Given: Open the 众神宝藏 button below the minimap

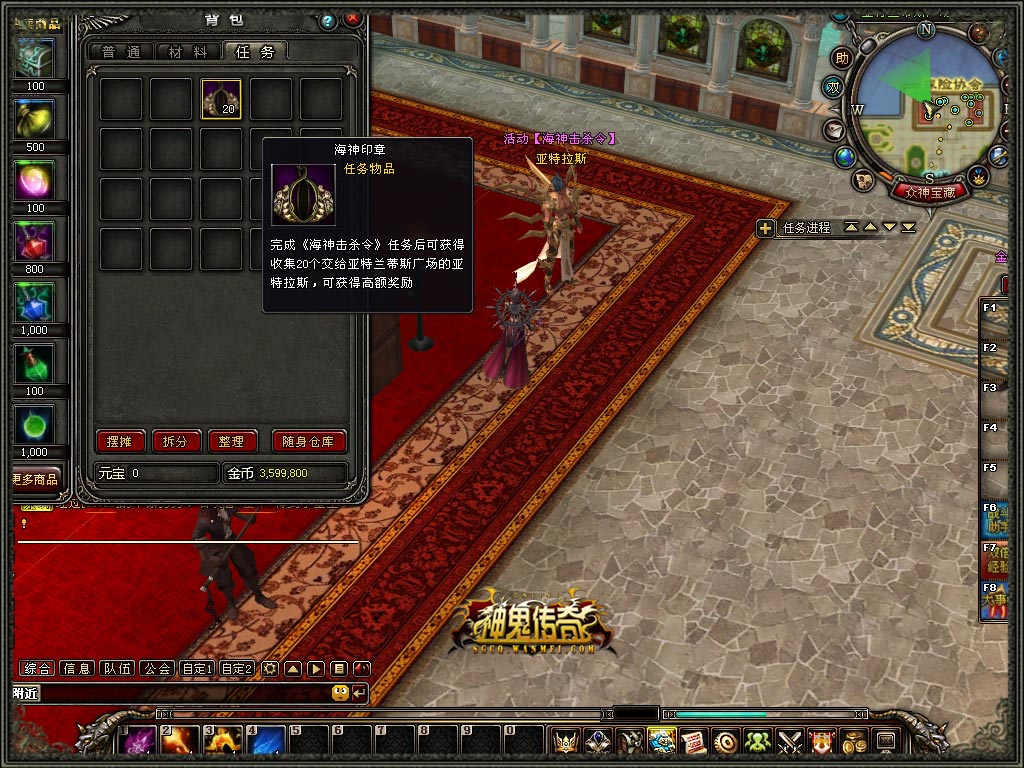Looking at the screenshot, I should [930, 191].
